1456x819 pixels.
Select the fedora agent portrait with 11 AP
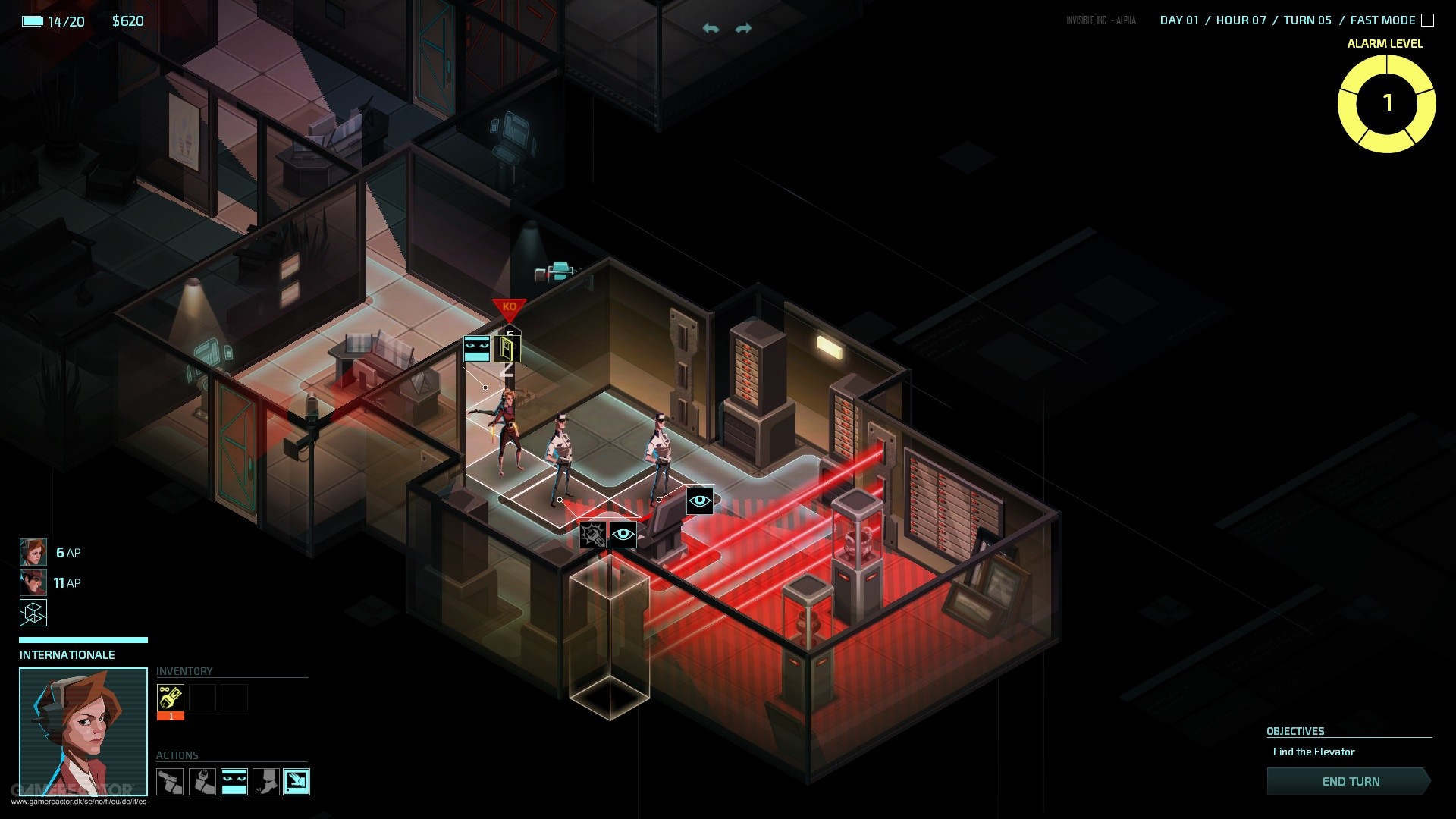point(33,582)
